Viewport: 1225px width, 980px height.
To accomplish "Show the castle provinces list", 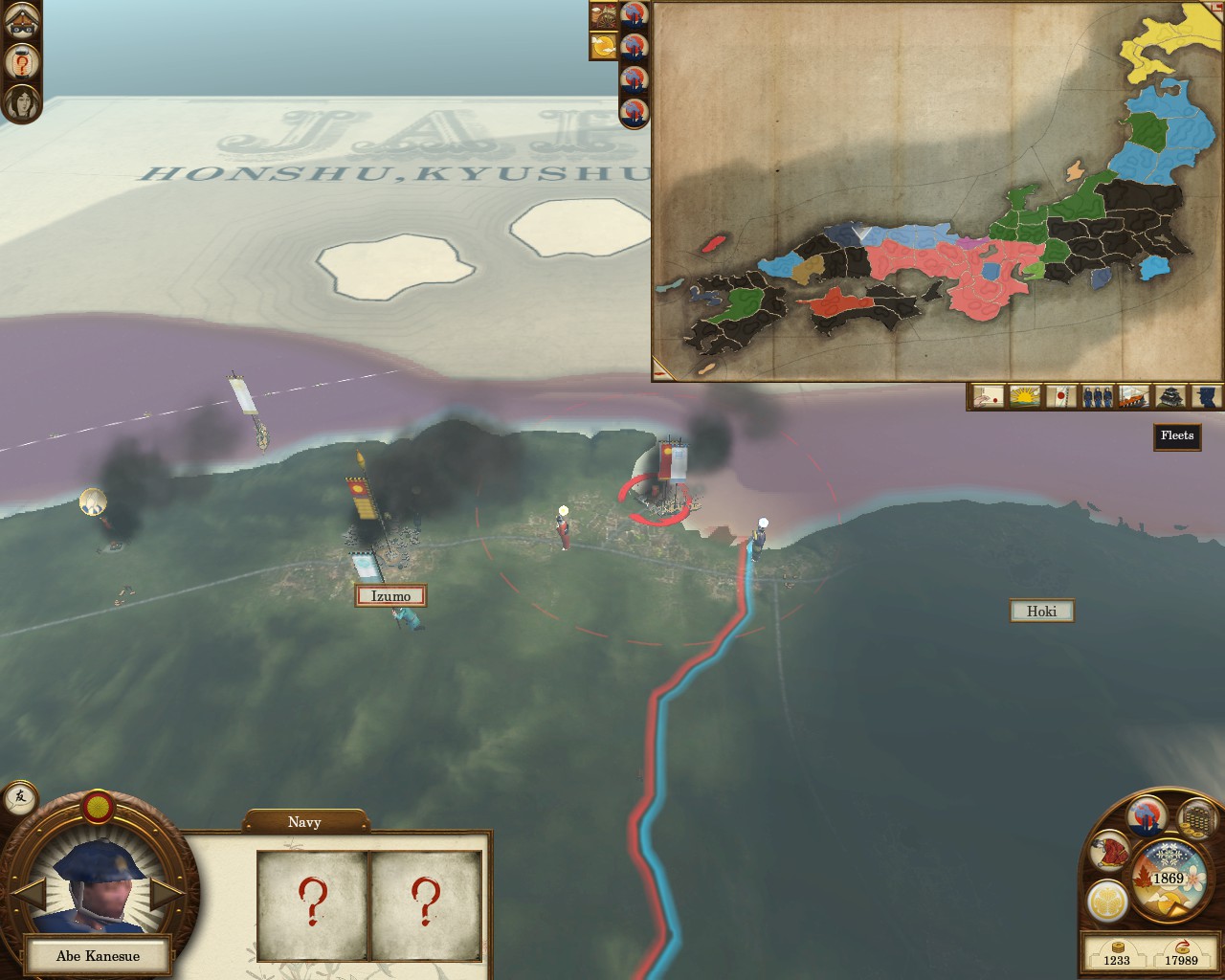I will point(1169,396).
